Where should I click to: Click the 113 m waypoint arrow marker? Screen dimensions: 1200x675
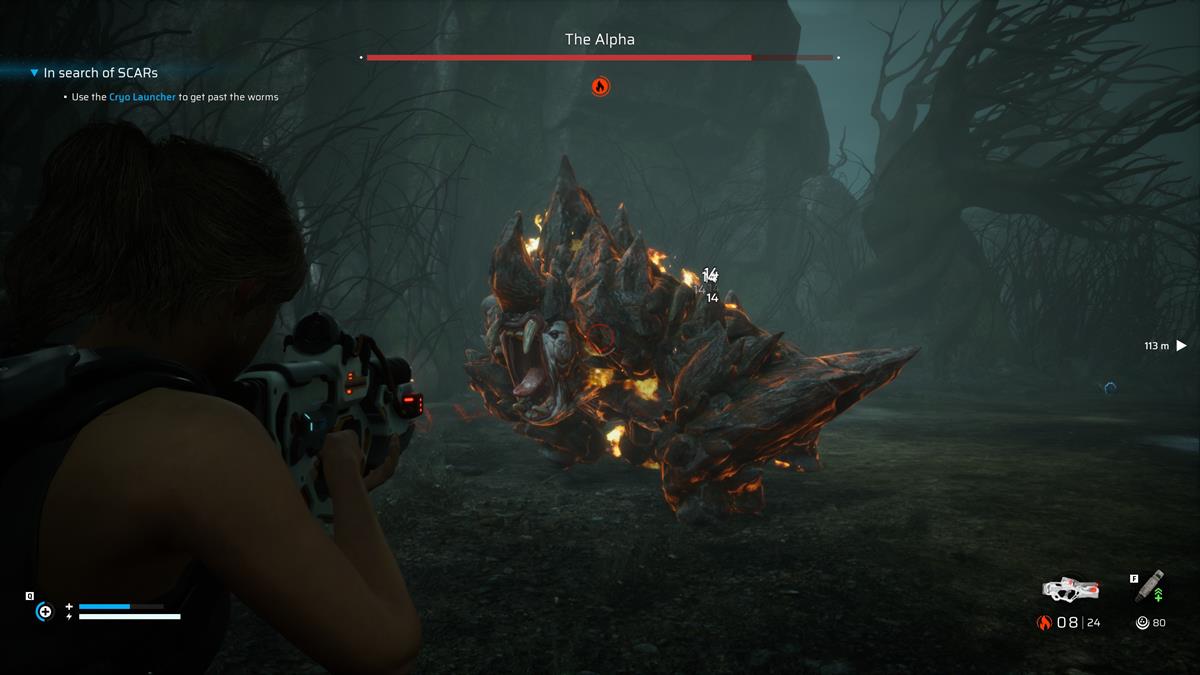click(1181, 346)
